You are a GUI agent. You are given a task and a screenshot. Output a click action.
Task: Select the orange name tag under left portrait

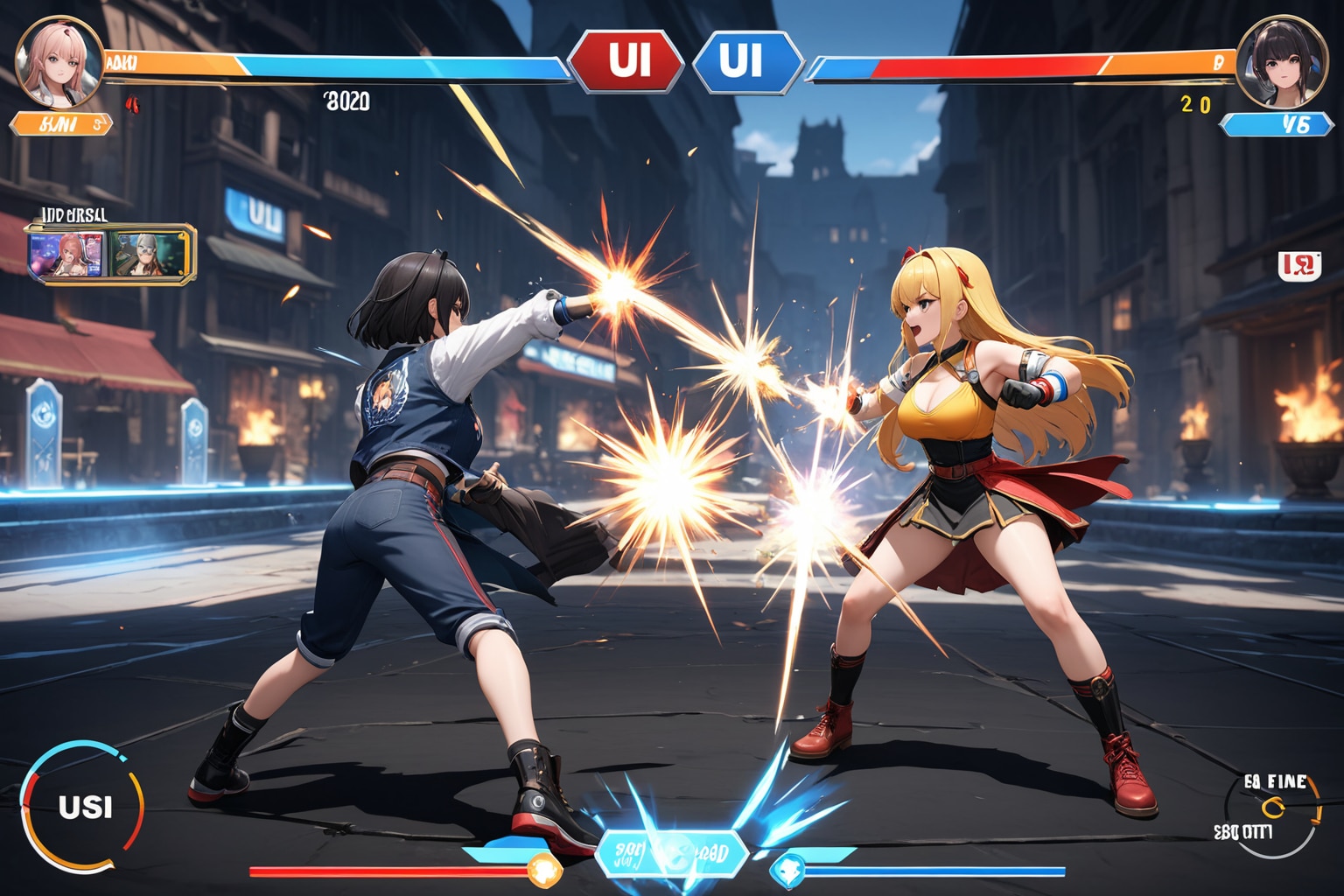(61, 124)
